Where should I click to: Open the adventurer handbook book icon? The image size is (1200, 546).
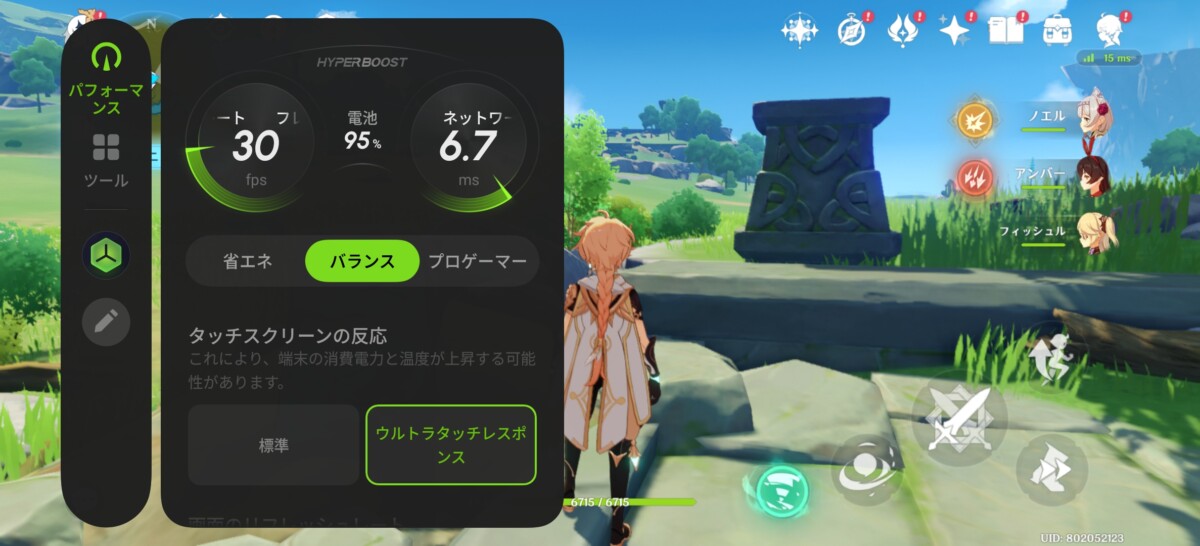[1006, 30]
